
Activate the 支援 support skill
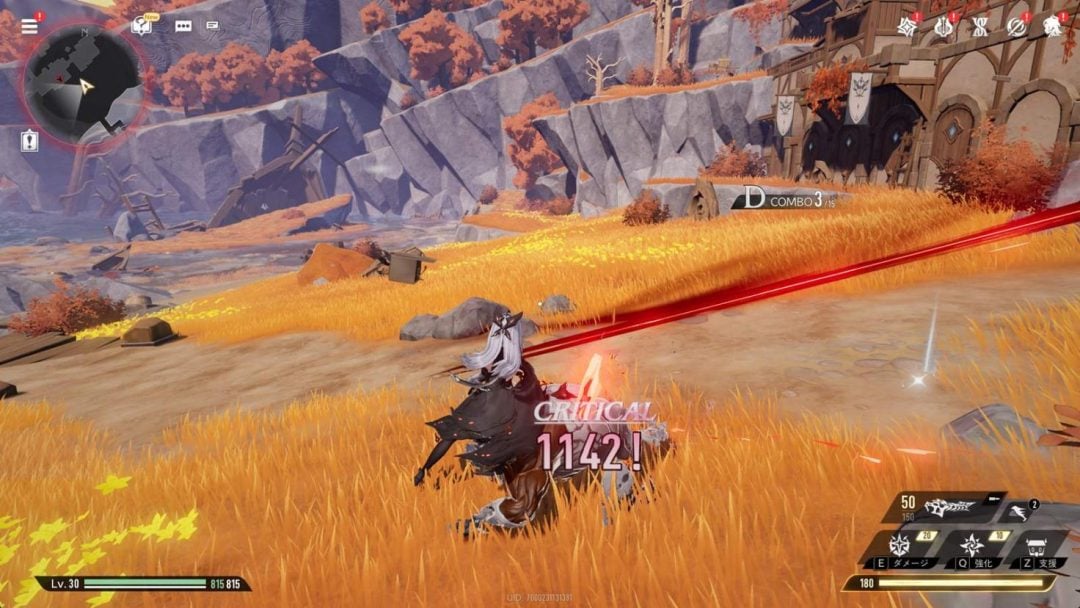[1036, 548]
